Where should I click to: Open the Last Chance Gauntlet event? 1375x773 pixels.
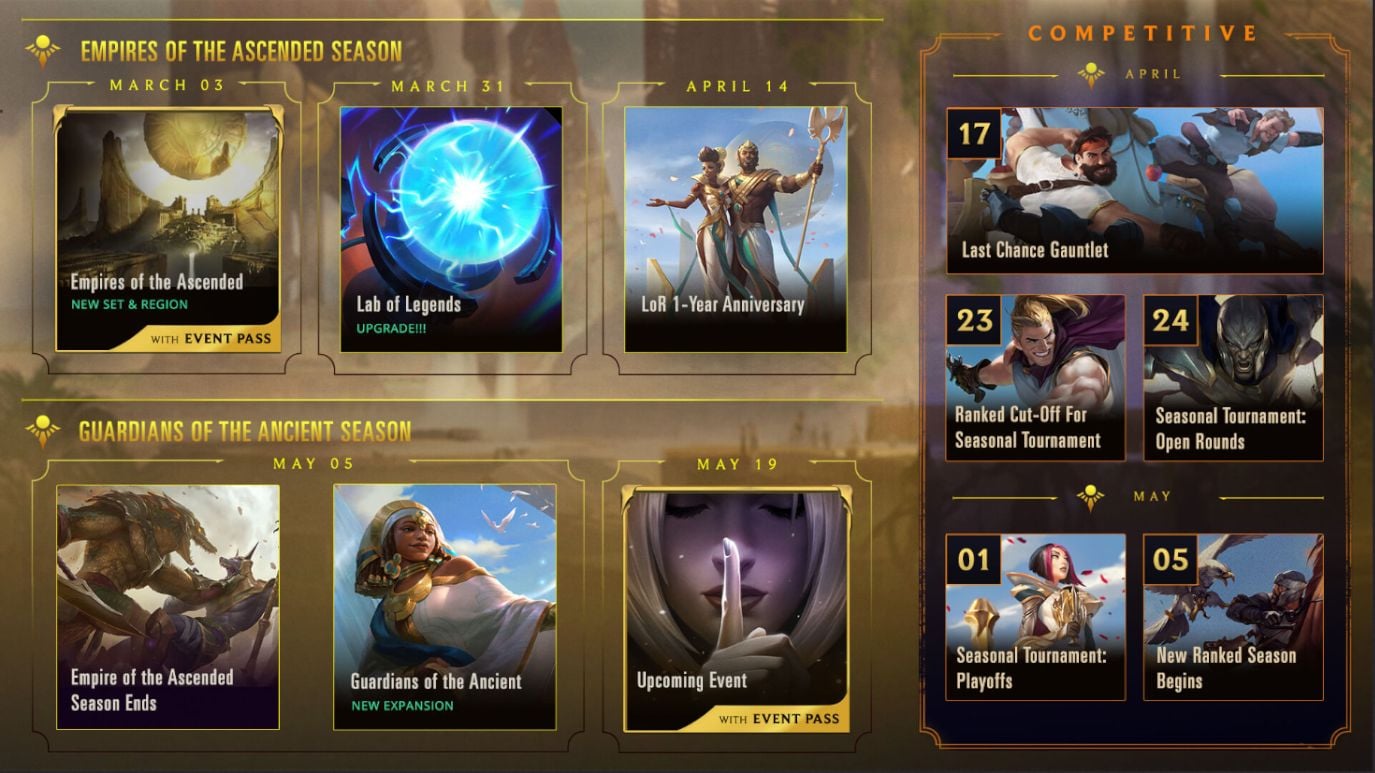pos(1135,190)
